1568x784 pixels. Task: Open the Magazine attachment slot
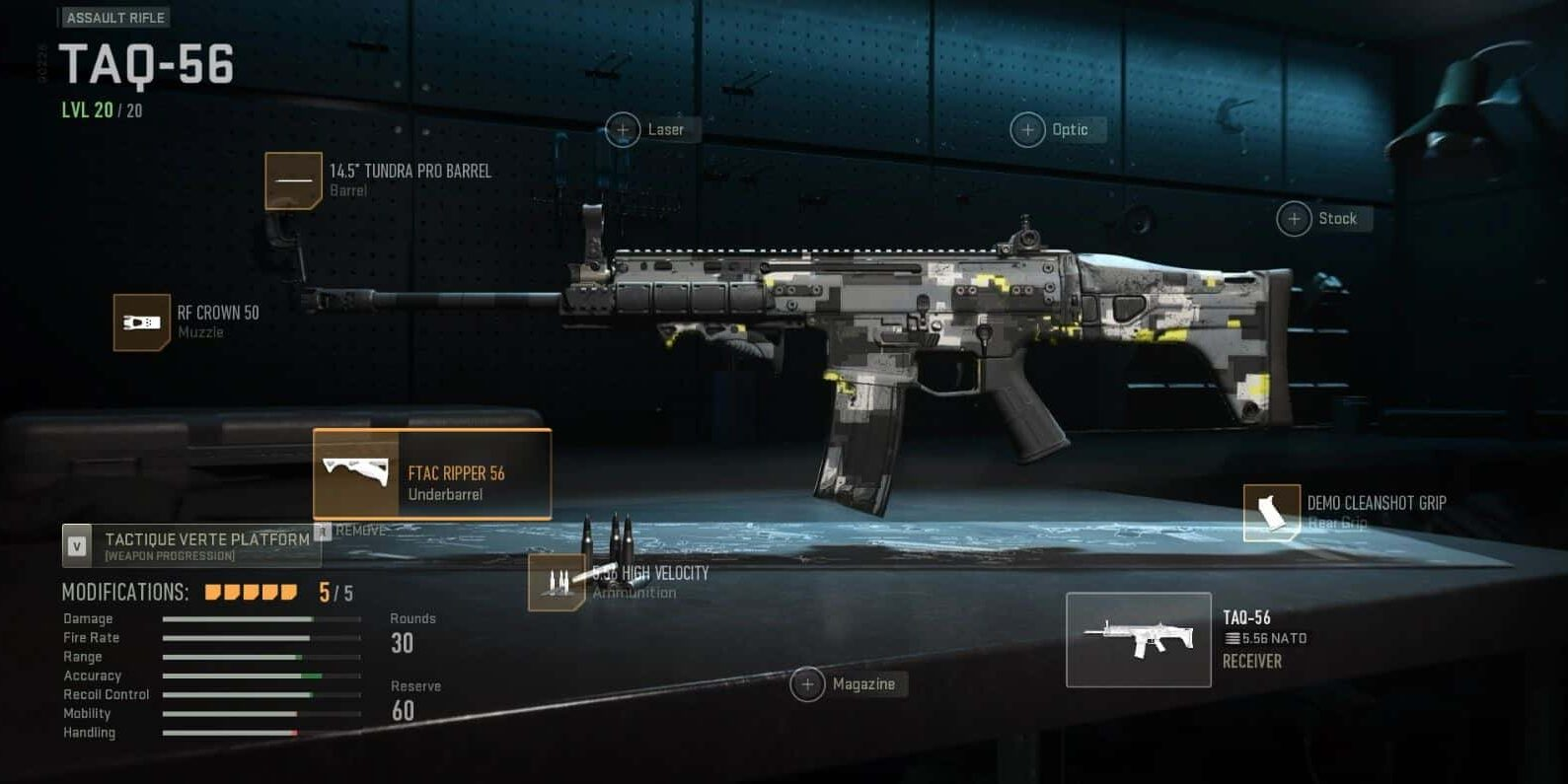point(809,683)
